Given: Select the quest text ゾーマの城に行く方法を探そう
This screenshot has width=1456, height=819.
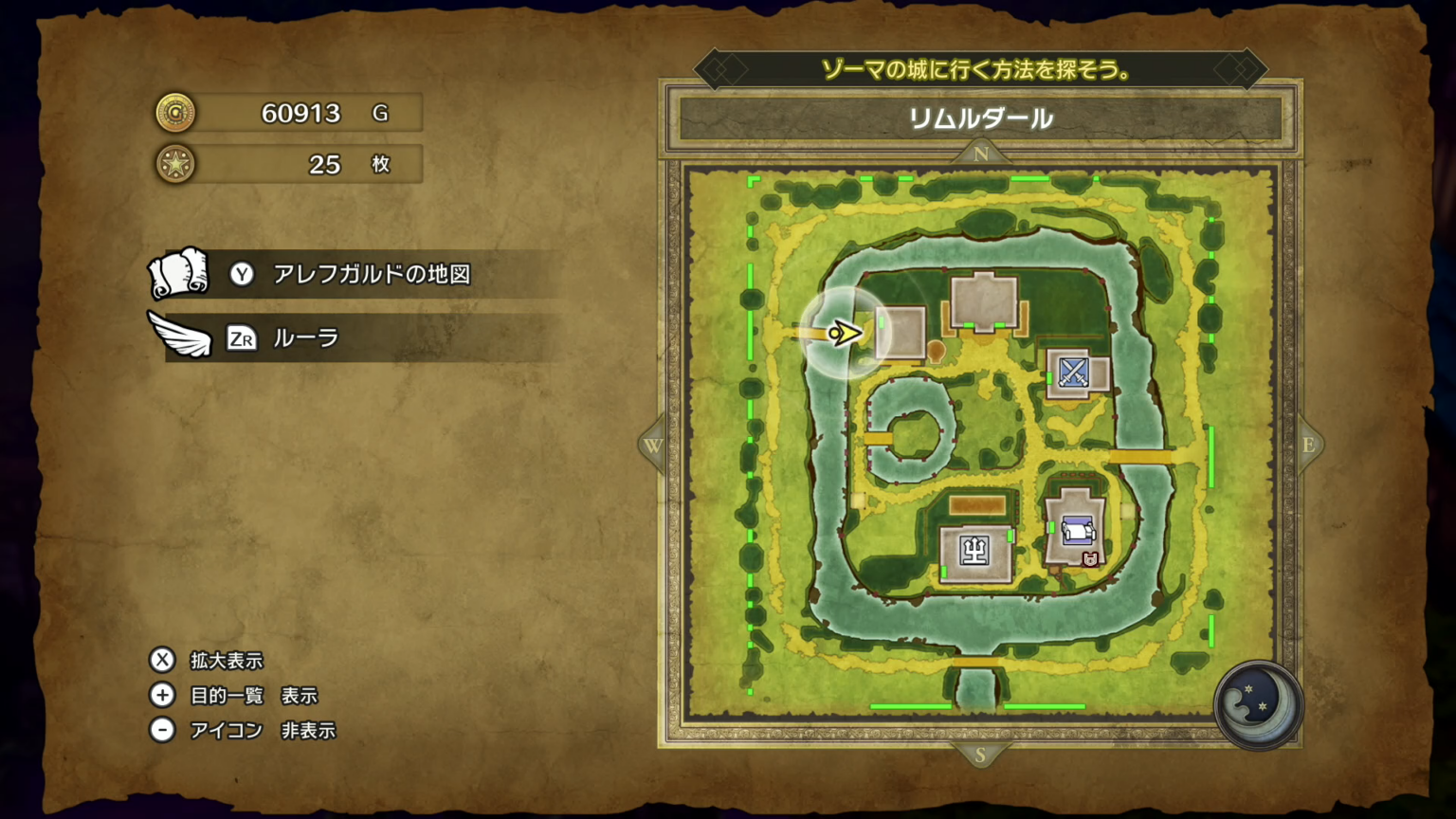Looking at the screenshot, I should click(x=976, y=67).
